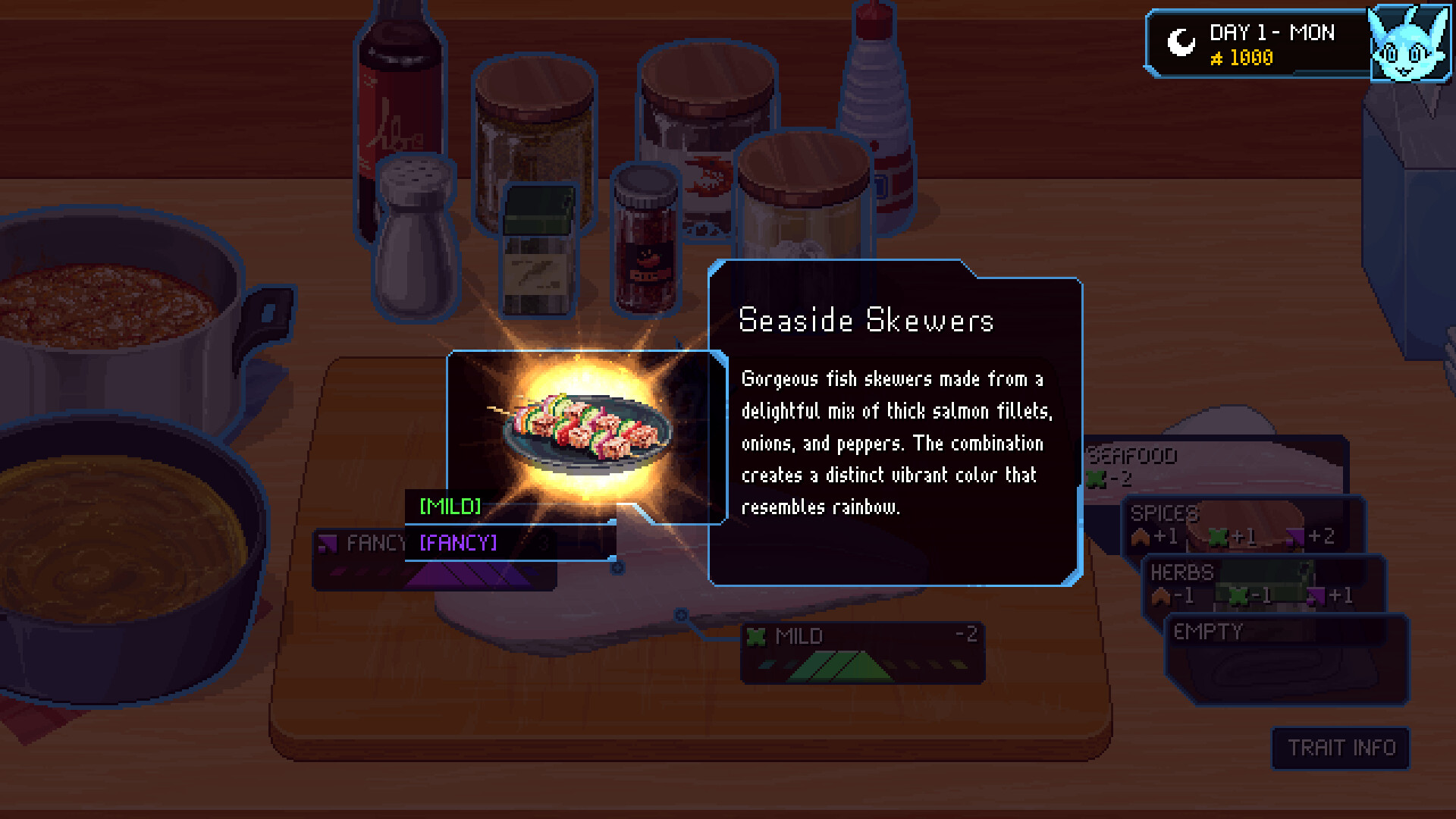The height and width of the screenshot is (819, 1456).
Task: Adjust the green MILD progress meter
Action: (842, 666)
